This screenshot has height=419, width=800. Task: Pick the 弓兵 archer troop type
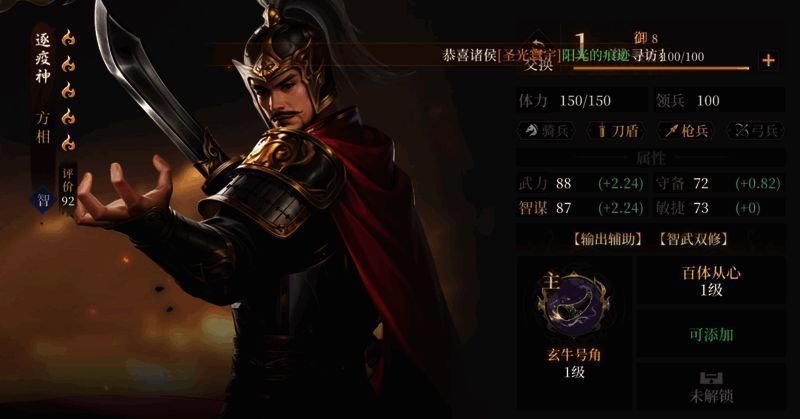757,131
